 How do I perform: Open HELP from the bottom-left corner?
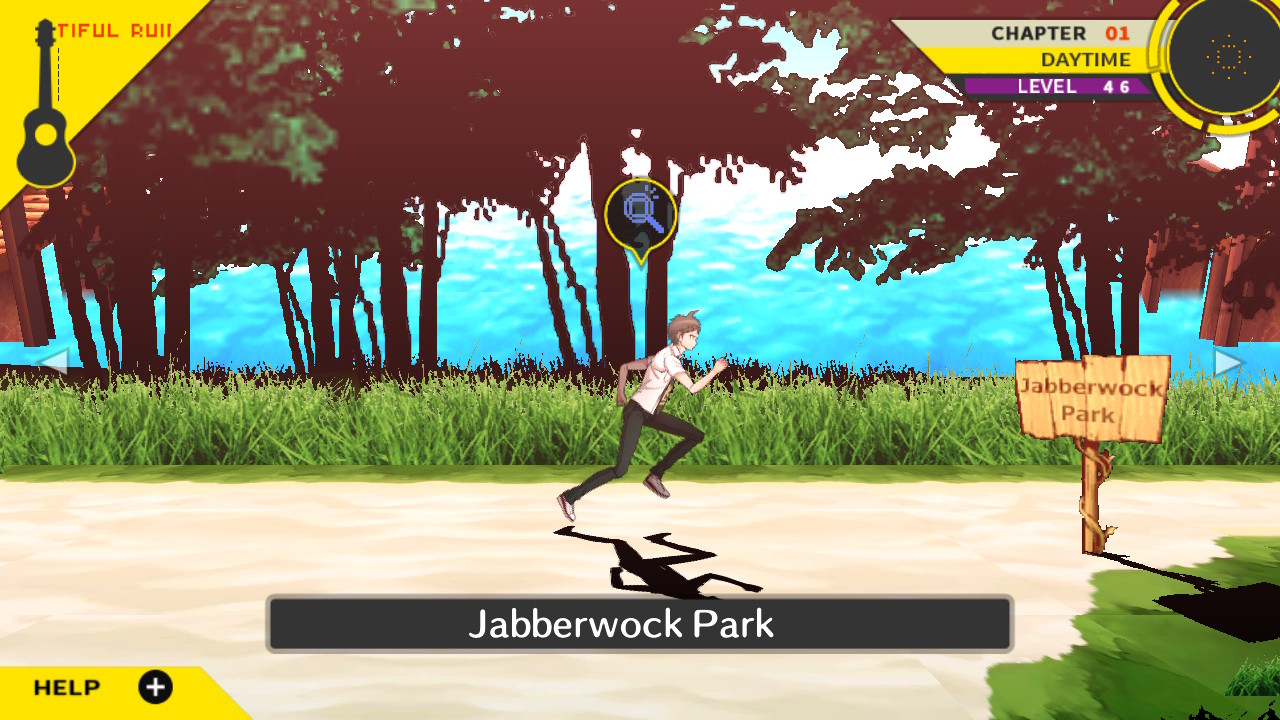click(68, 687)
